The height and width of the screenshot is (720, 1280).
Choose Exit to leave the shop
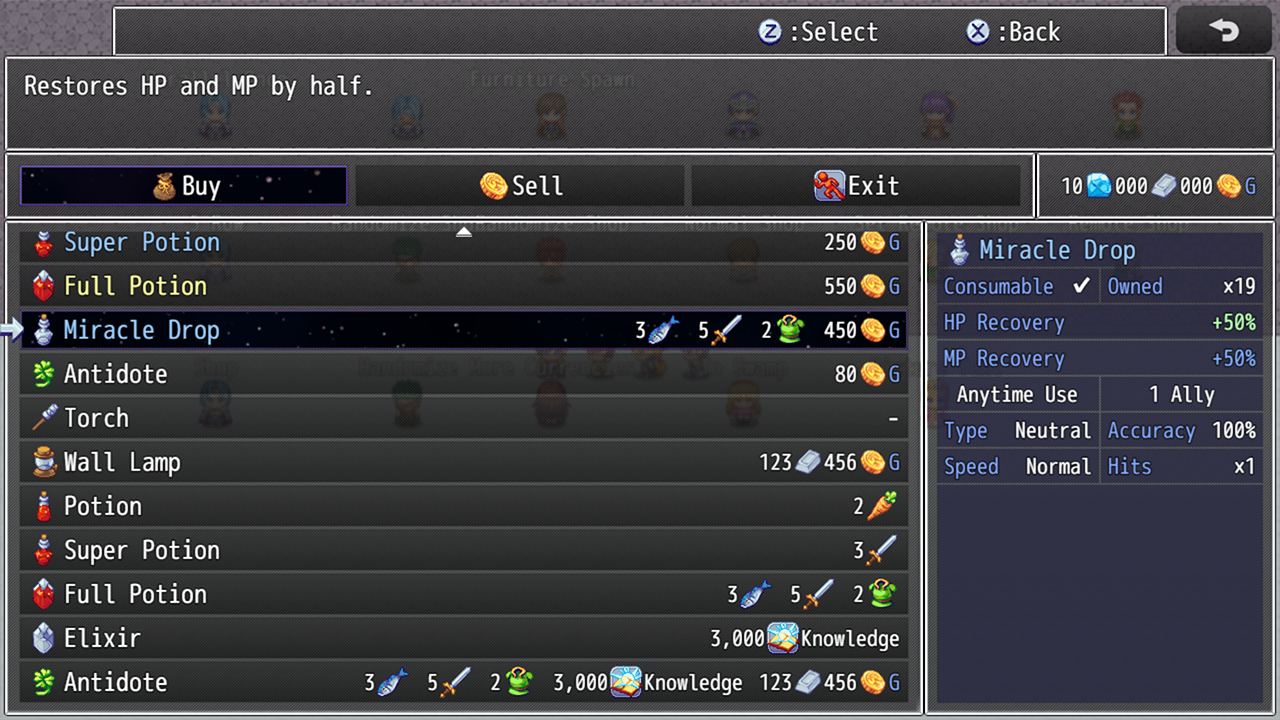click(856, 186)
